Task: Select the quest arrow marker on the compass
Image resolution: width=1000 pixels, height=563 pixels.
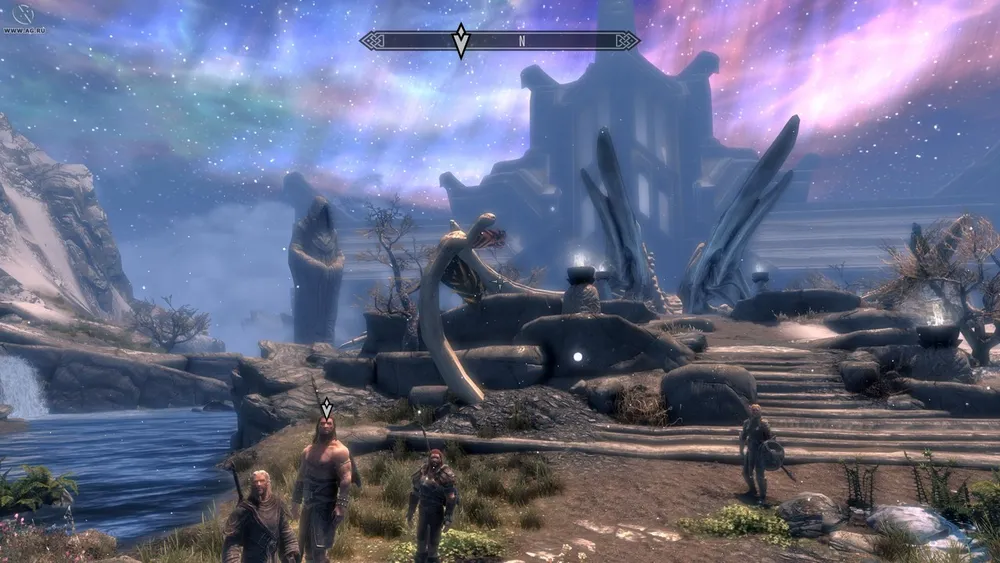Action: click(460, 41)
